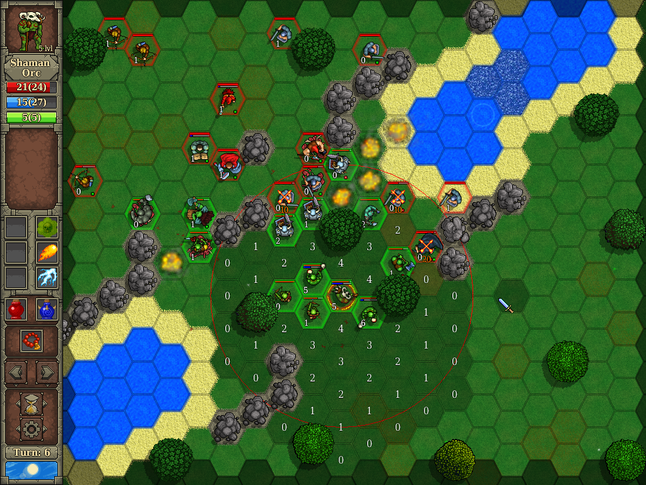The image size is (646, 485).
Task: End turn with the hourglass button
Action: click(x=31, y=404)
